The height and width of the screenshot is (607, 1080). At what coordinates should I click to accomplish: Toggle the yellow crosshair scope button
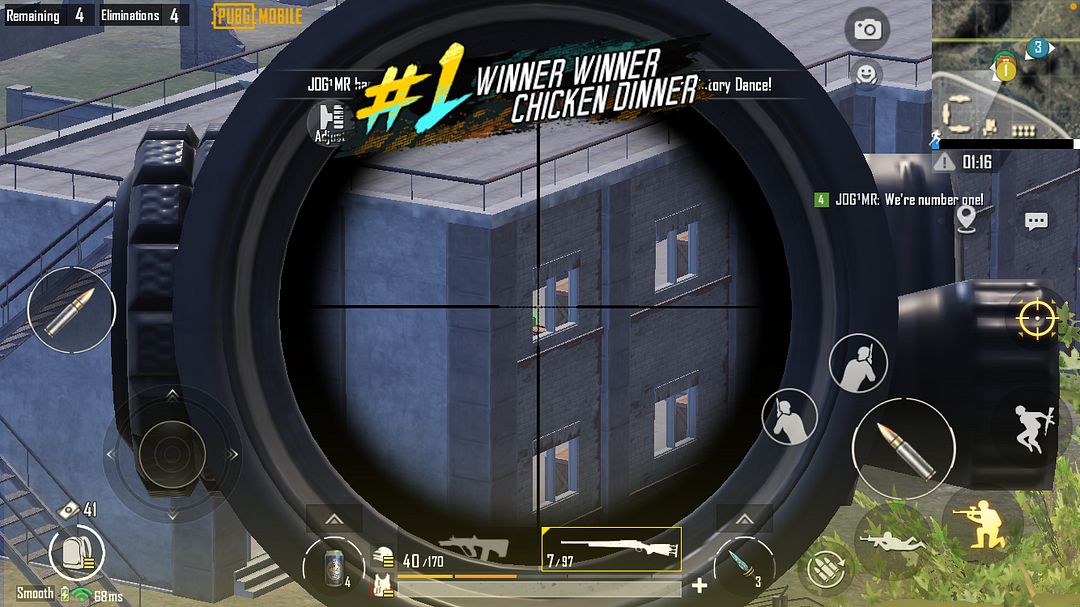(x=1037, y=319)
